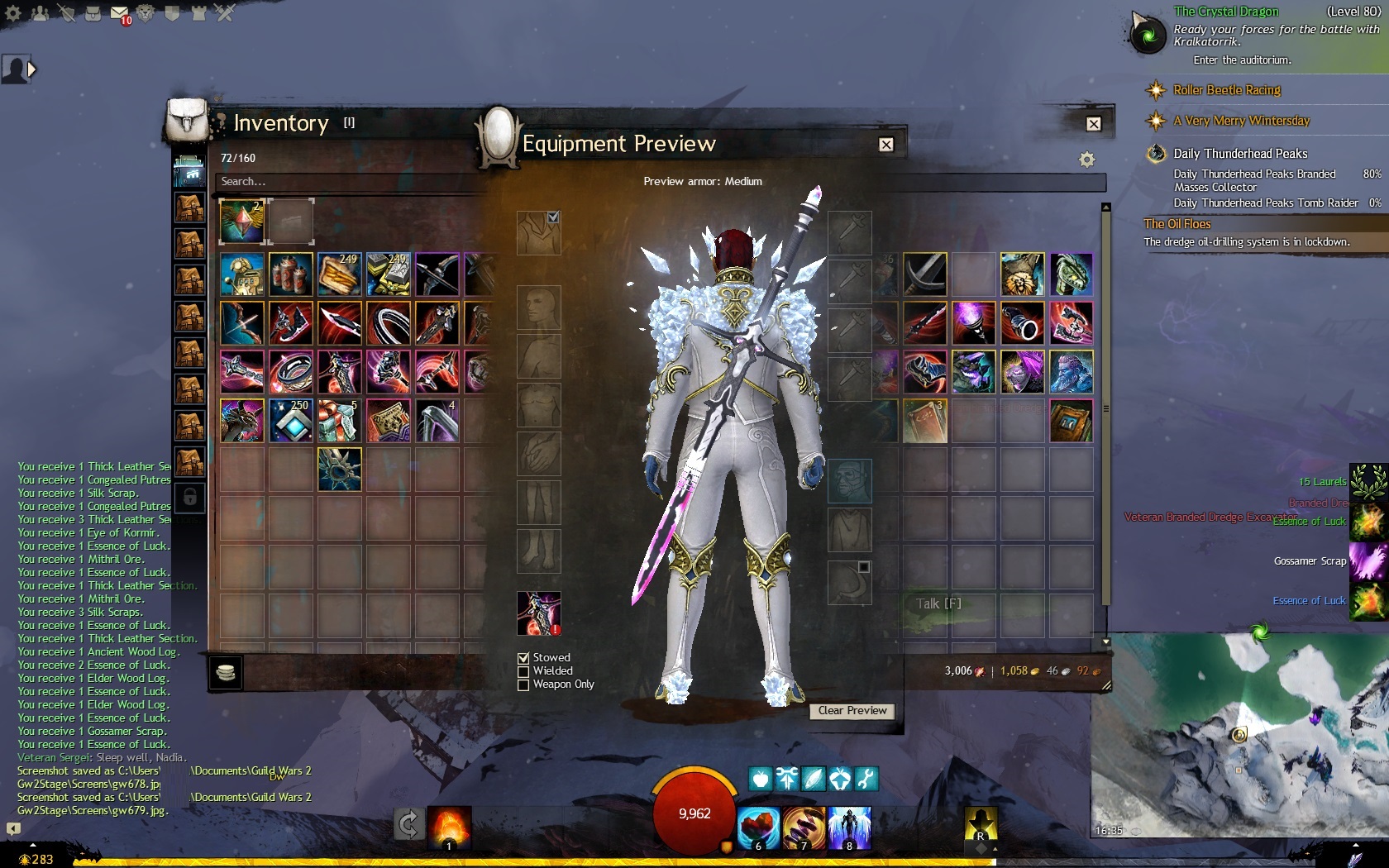Click the minimap
This screenshot has width=1389, height=868.
click(x=1239, y=744)
